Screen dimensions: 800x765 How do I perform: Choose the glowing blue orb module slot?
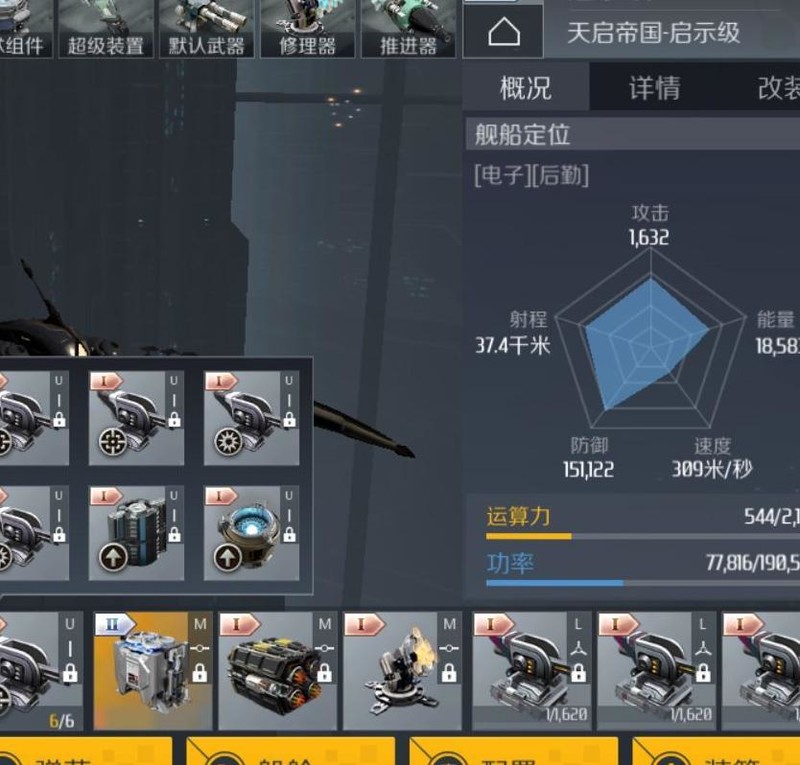coord(251,532)
